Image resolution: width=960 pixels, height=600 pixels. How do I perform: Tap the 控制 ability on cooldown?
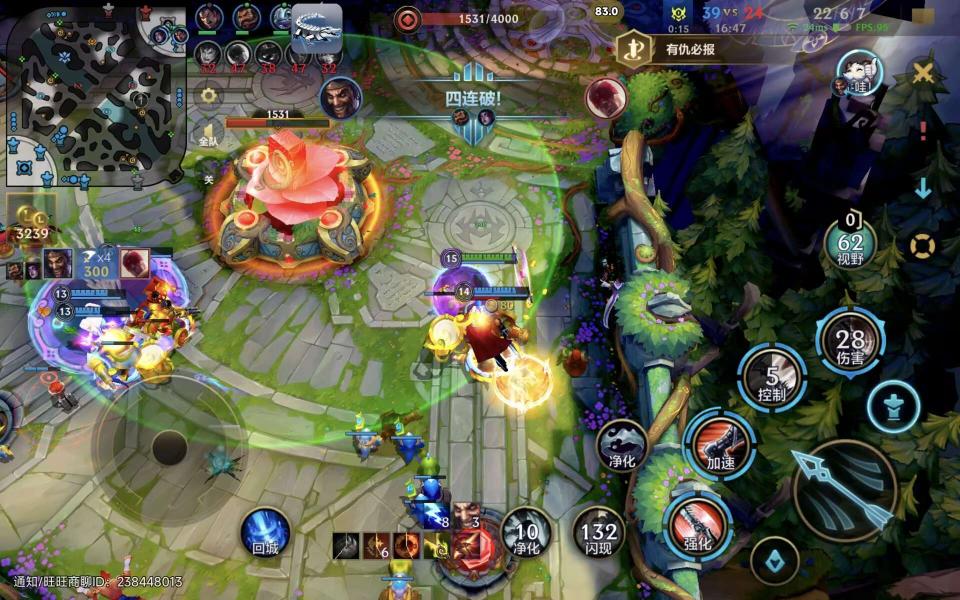coord(772,378)
